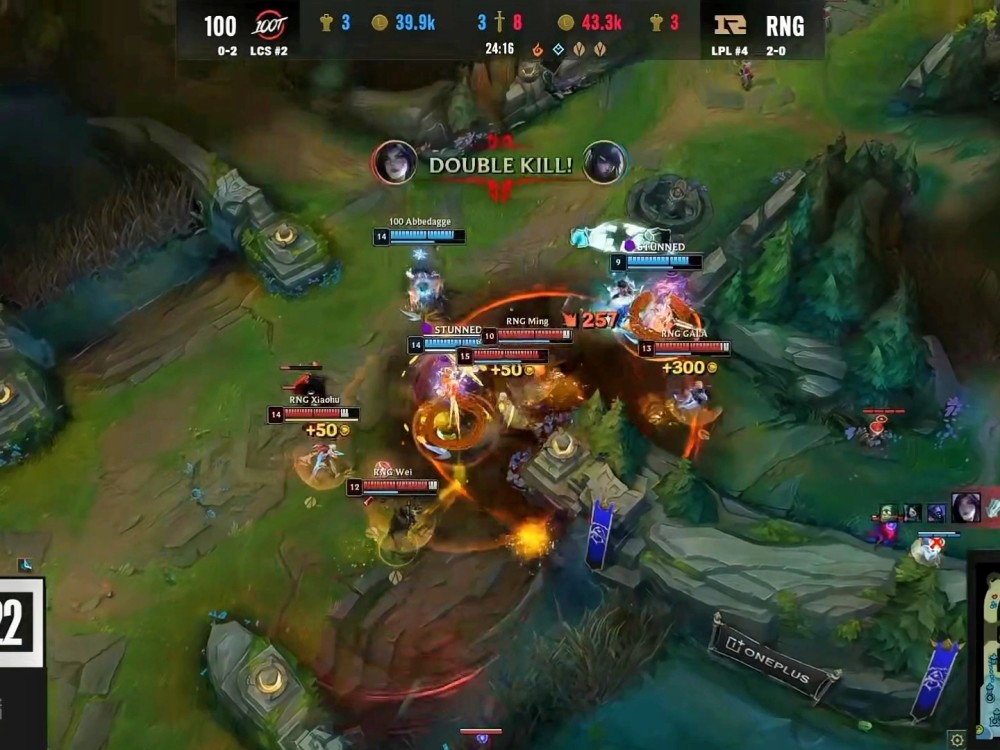Select the RNG team logo
Viewport: 1000px width, 750px height.
point(730,24)
